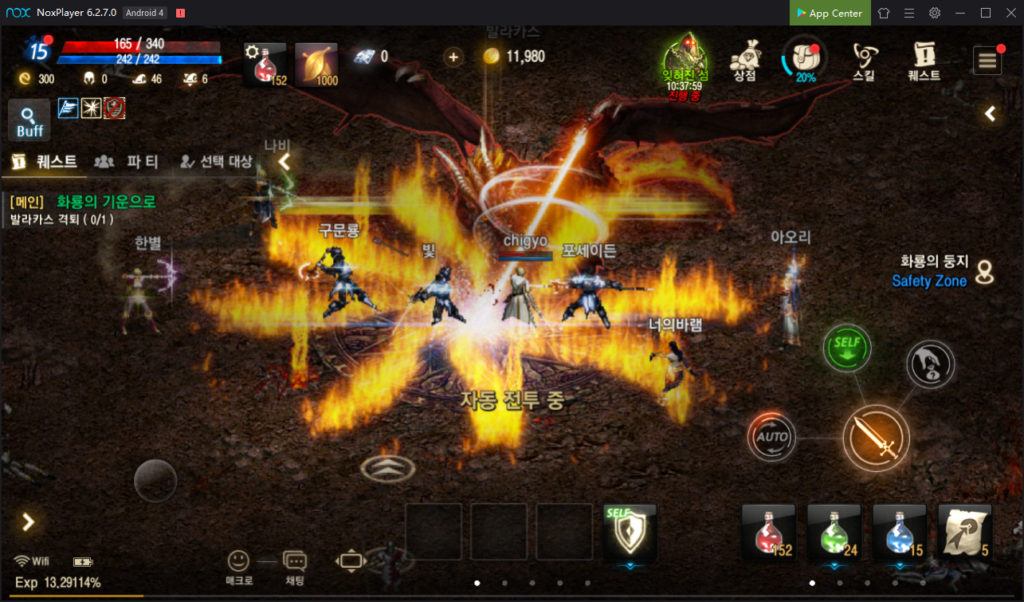Open the 스킬 skills menu
1024x602 pixels.
point(864,60)
